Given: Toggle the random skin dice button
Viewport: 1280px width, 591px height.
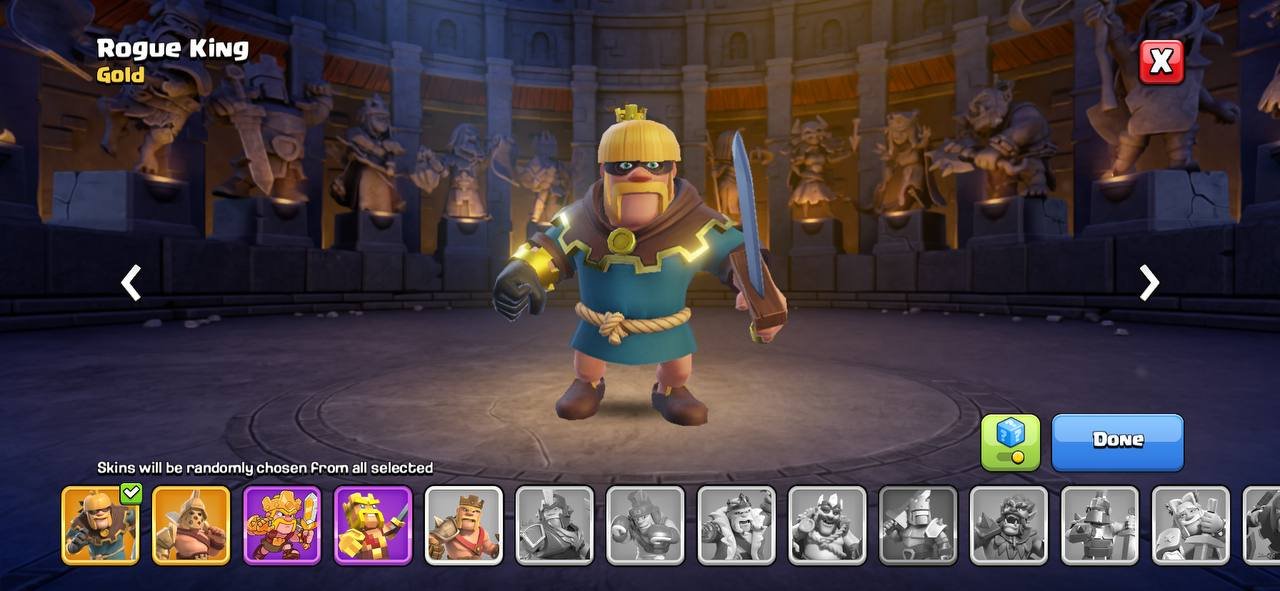Looking at the screenshot, I should point(1010,442).
